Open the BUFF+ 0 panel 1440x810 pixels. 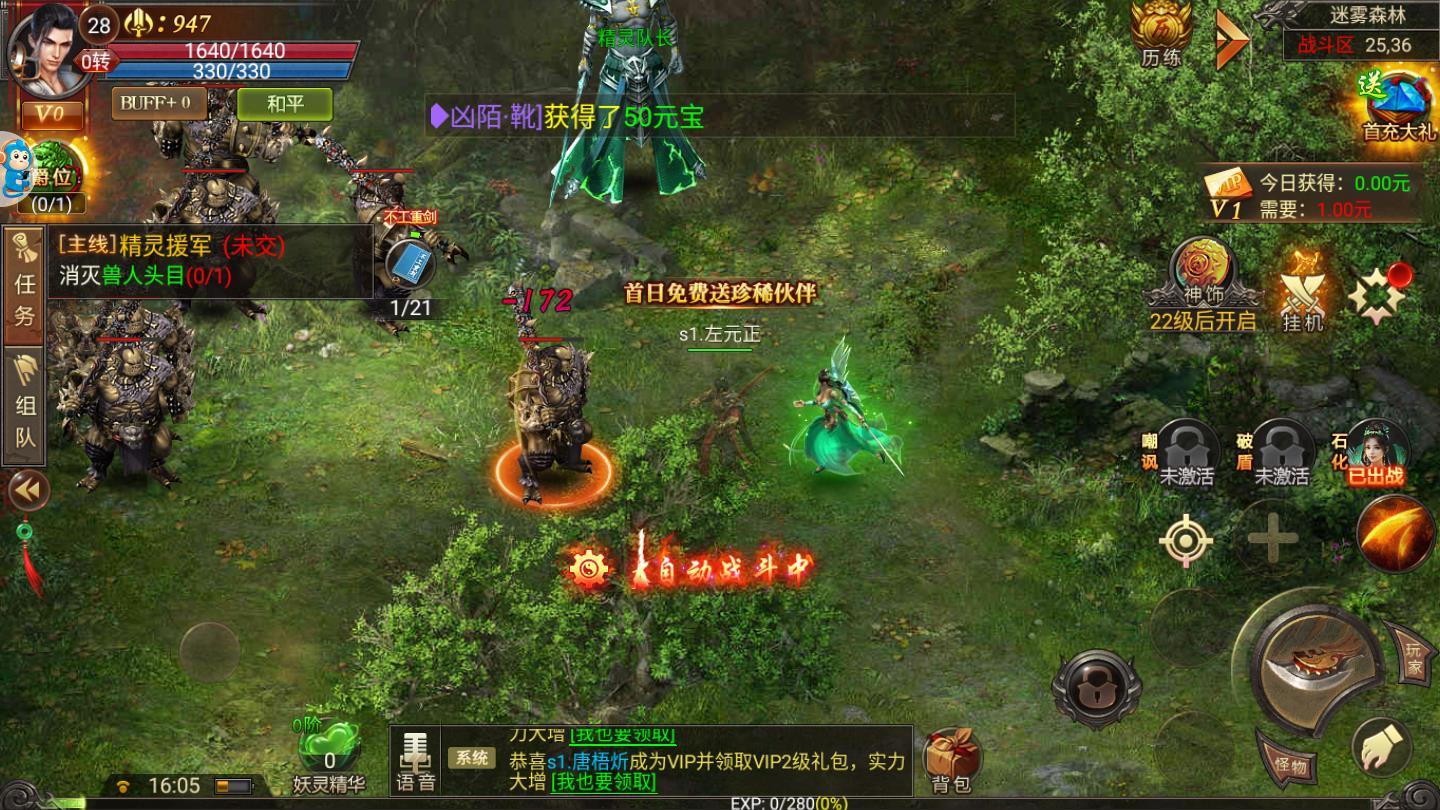pos(159,103)
